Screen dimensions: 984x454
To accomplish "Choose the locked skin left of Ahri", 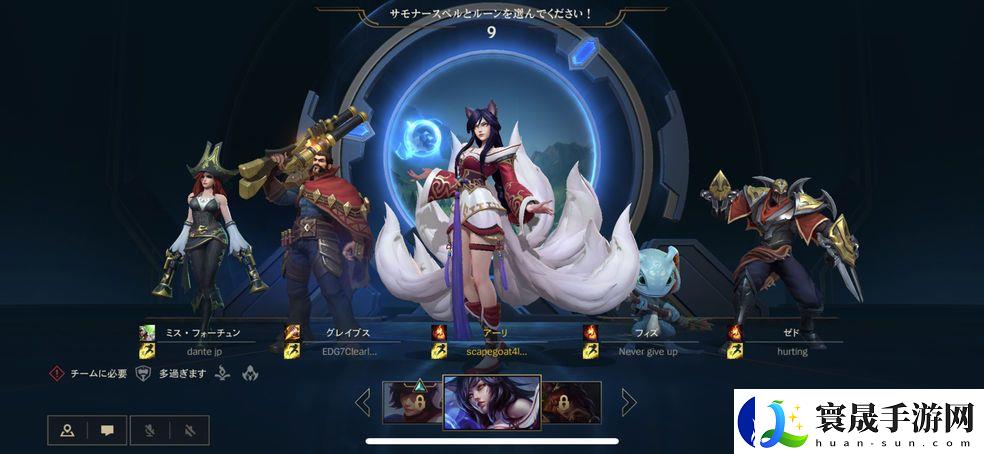I will click(411, 401).
